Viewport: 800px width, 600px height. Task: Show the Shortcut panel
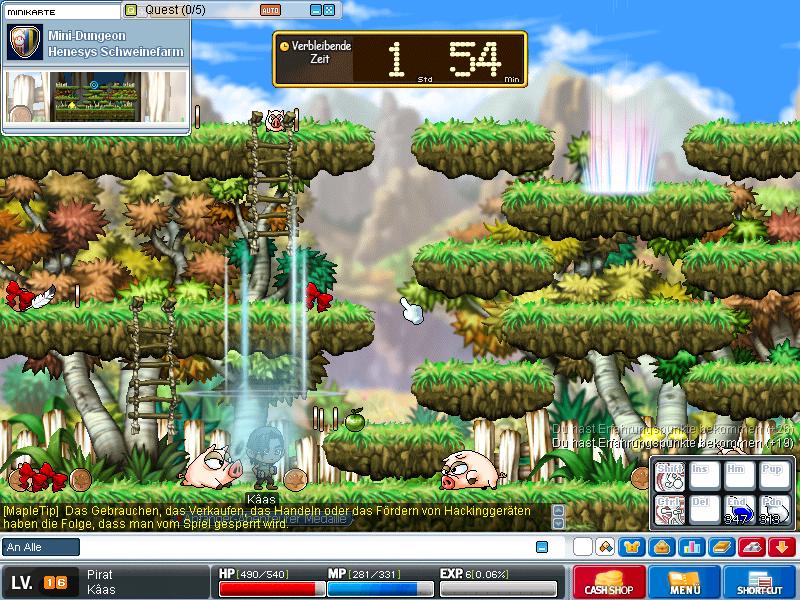(762, 582)
